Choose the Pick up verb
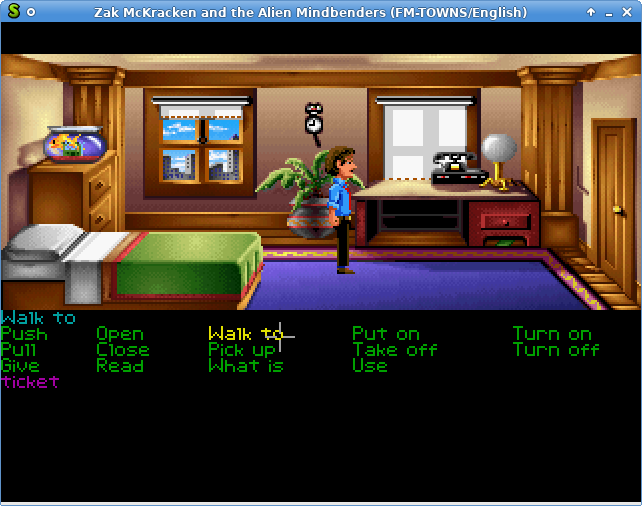This screenshot has height=506, width=642. 242,350
